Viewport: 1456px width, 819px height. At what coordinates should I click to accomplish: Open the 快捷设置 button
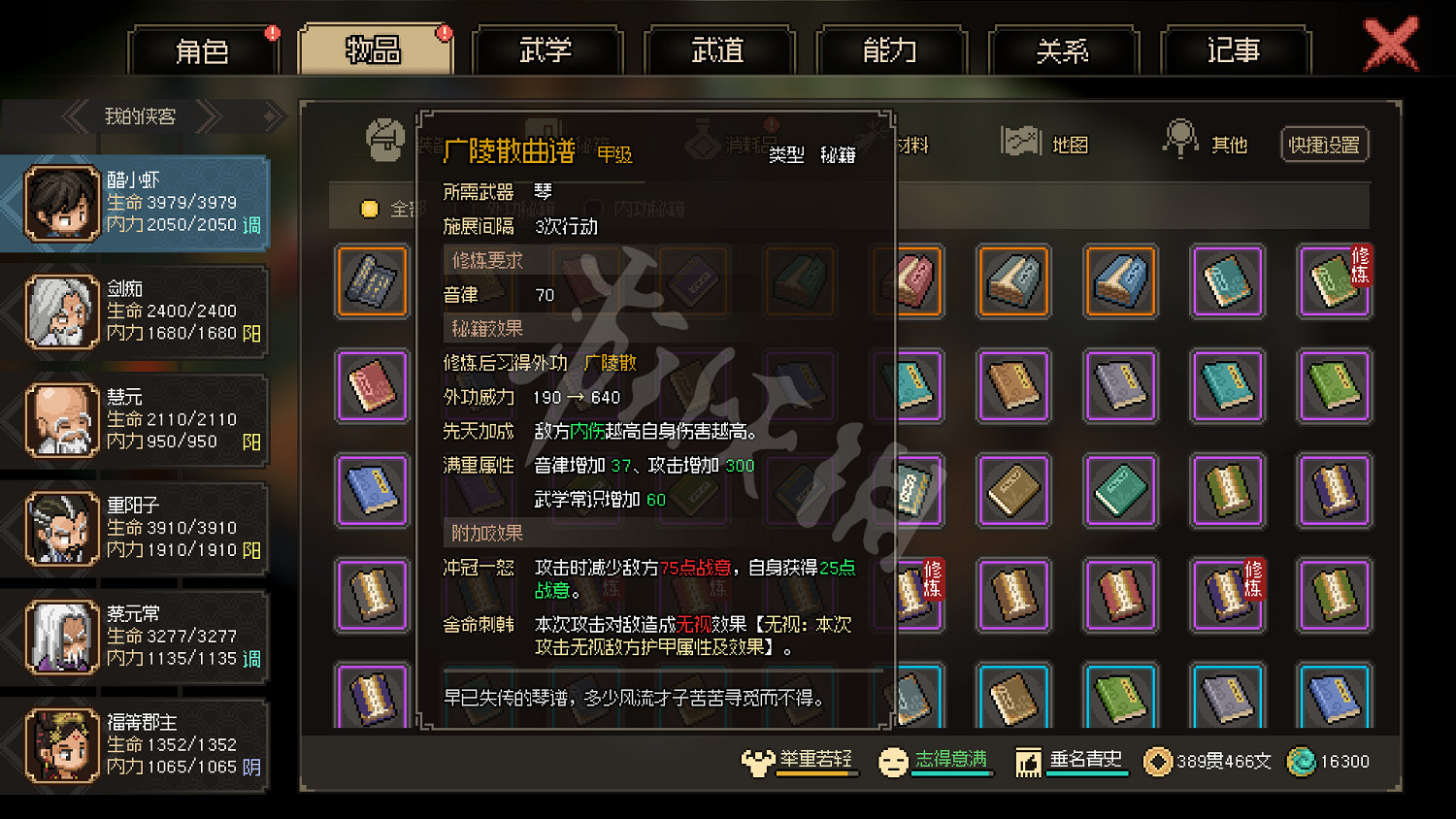[x=1323, y=144]
